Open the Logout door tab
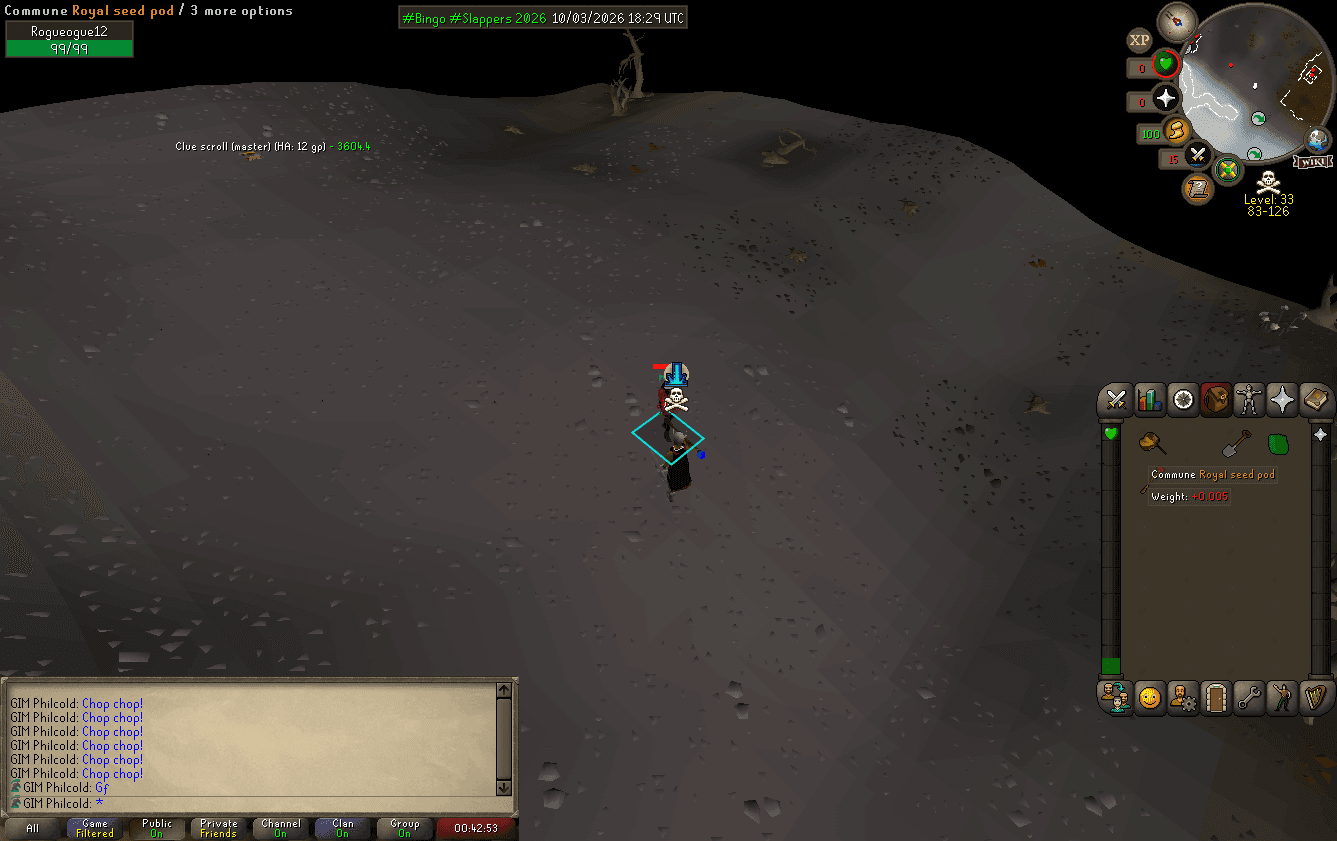 tap(1216, 698)
